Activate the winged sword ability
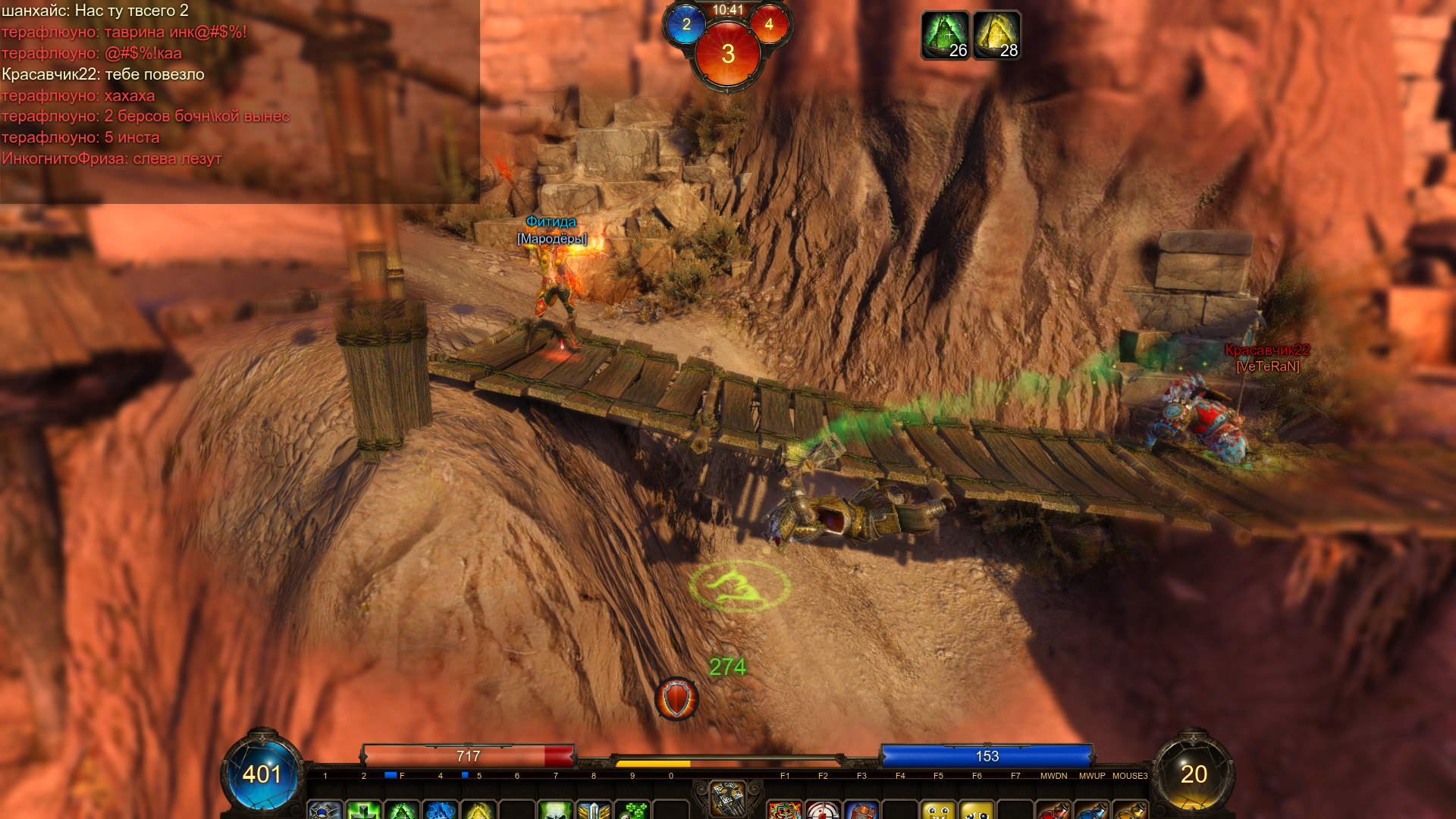Image resolution: width=1456 pixels, height=819 pixels. click(x=594, y=810)
